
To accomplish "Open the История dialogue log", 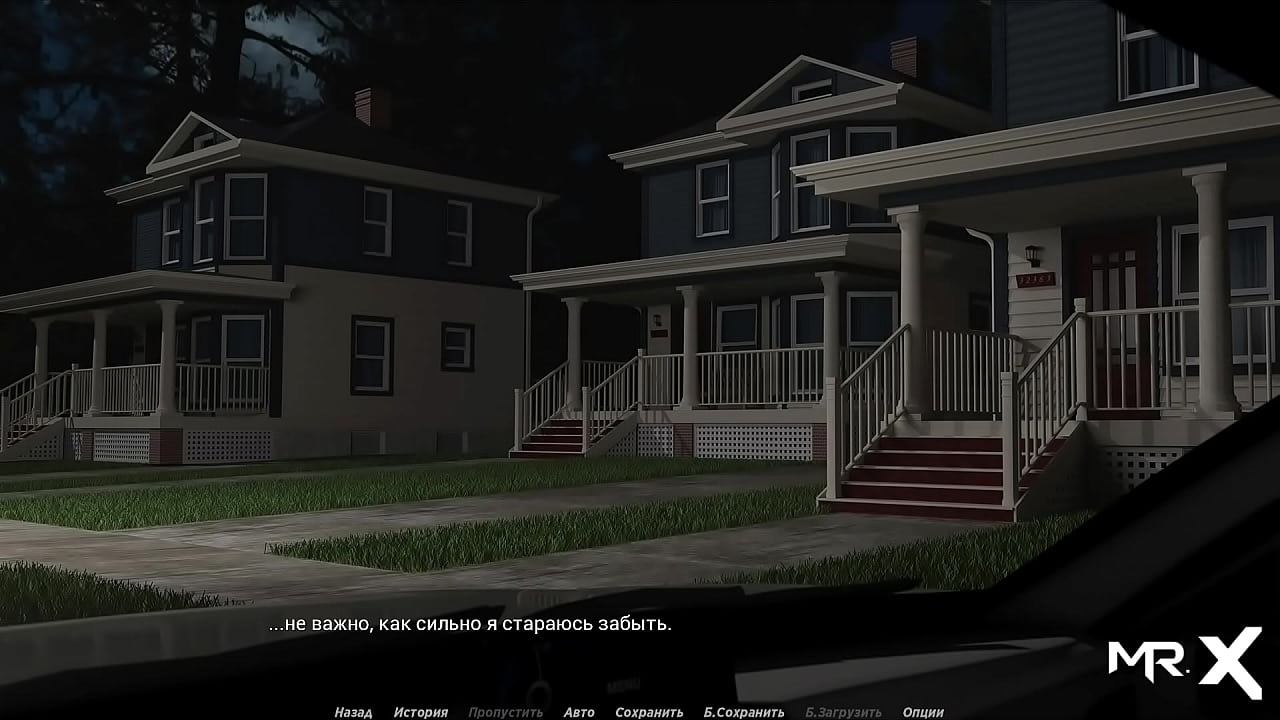I will tap(420, 712).
